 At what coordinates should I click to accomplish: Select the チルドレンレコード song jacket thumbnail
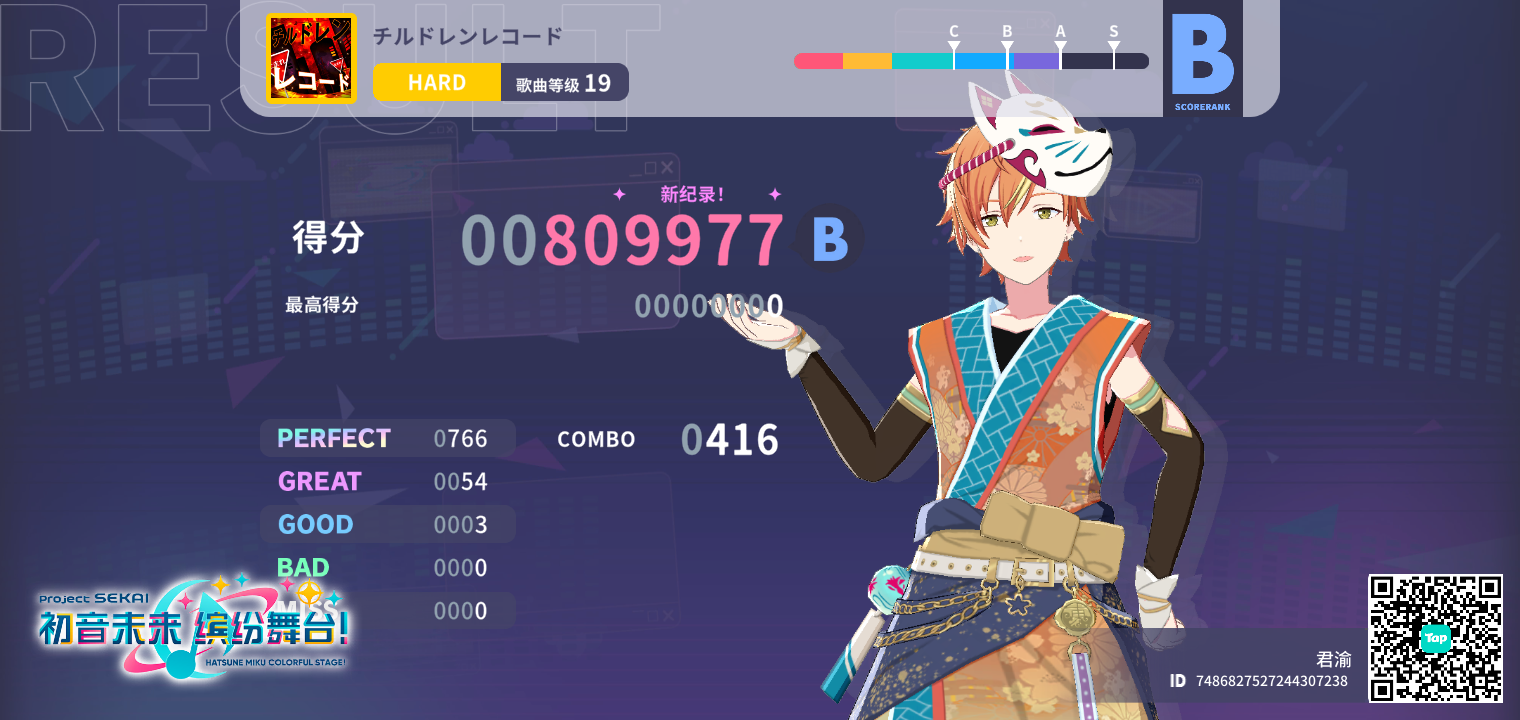pos(310,57)
